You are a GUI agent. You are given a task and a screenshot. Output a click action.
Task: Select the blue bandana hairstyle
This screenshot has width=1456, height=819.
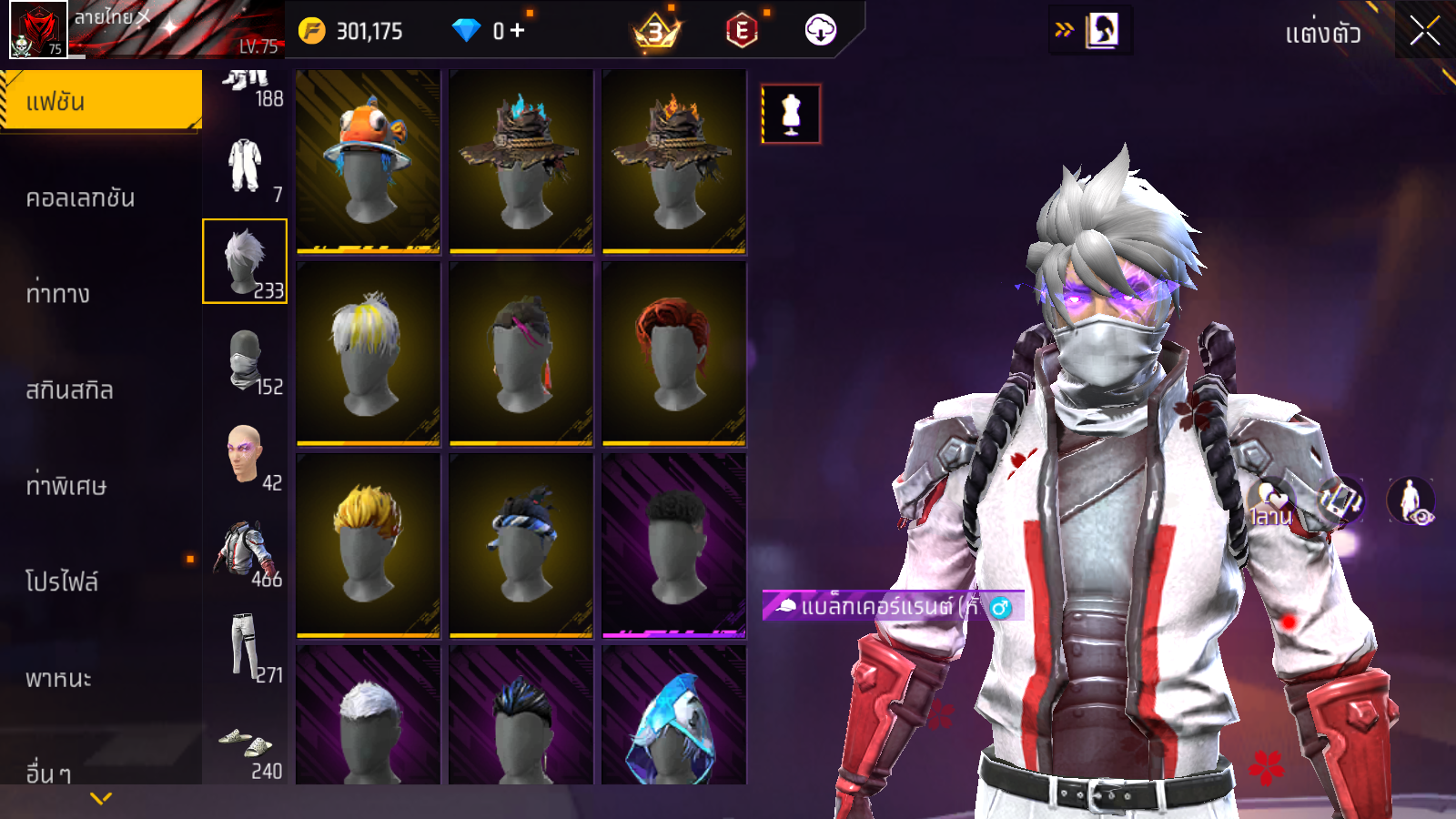click(x=521, y=545)
